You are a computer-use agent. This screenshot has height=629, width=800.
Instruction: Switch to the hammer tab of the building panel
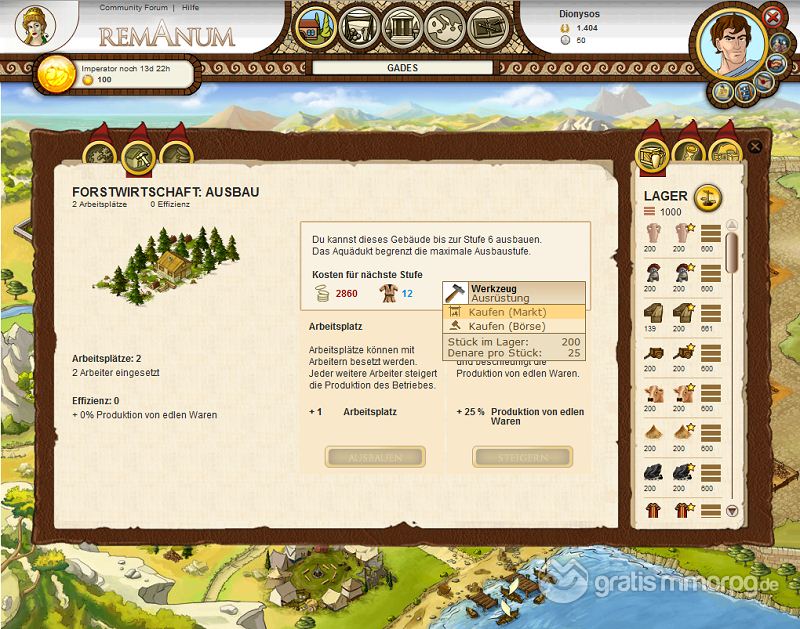(138, 155)
